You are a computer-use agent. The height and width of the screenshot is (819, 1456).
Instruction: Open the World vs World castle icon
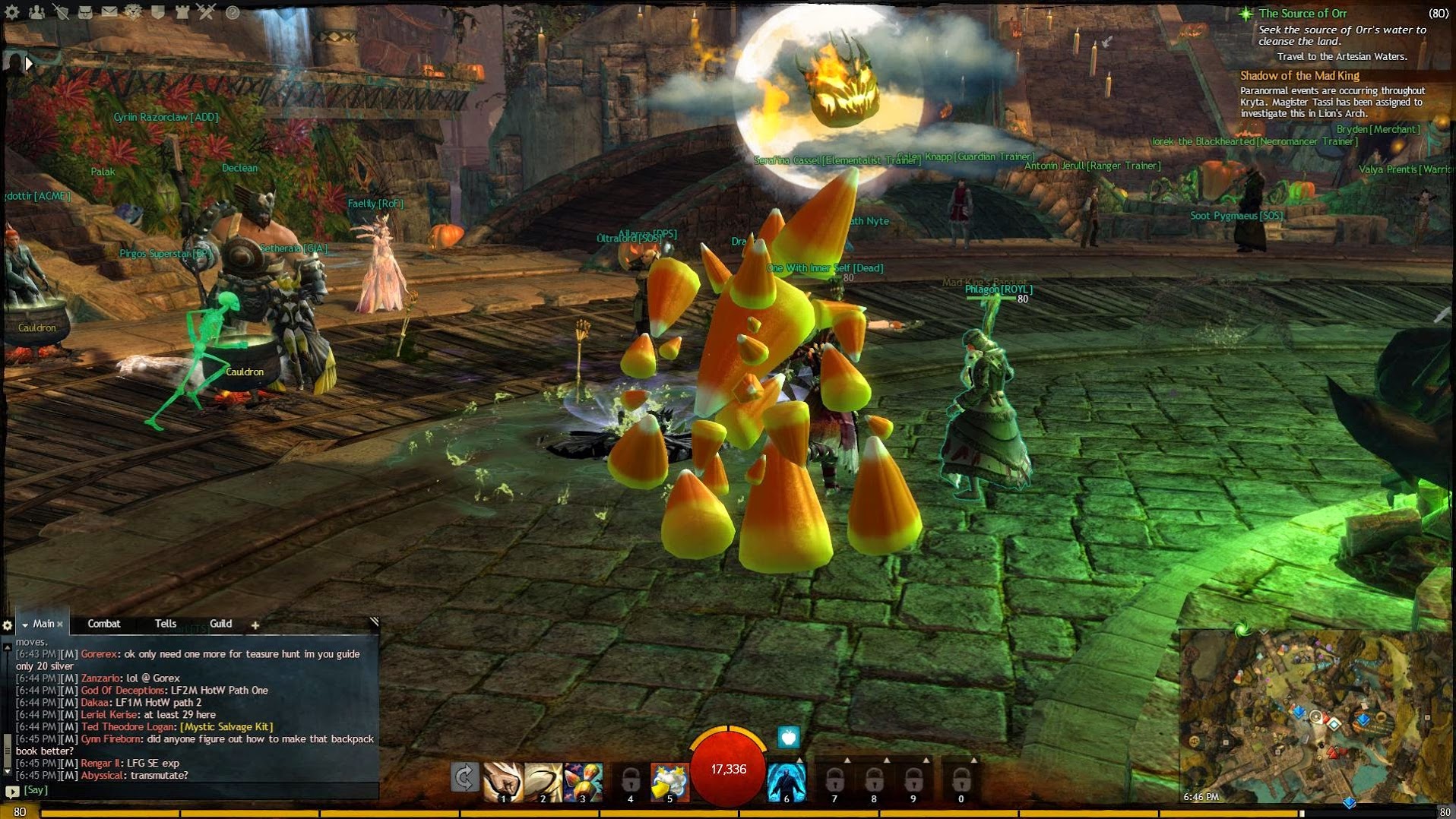tap(182, 11)
